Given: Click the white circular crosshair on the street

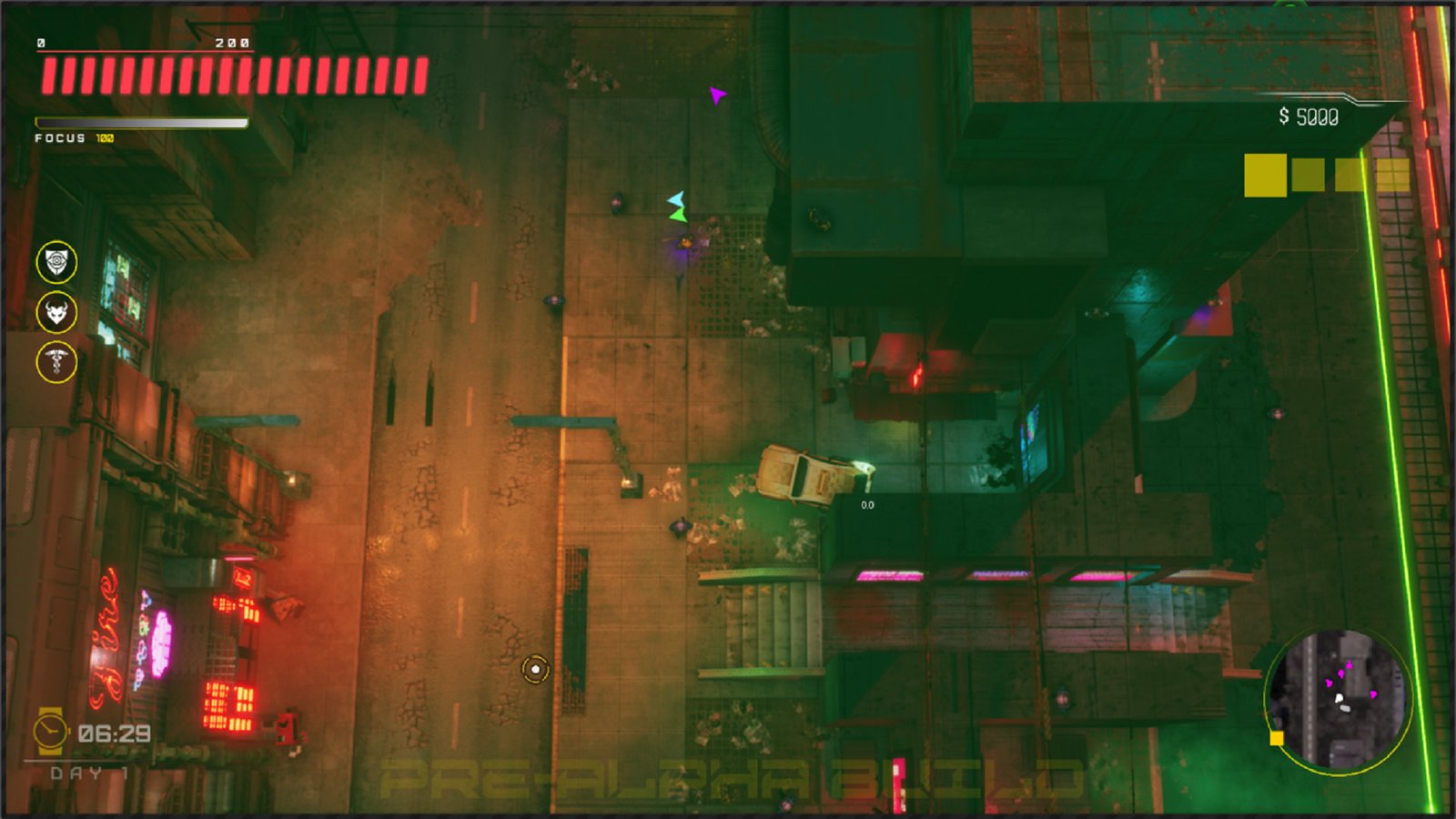Looking at the screenshot, I should (x=534, y=670).
